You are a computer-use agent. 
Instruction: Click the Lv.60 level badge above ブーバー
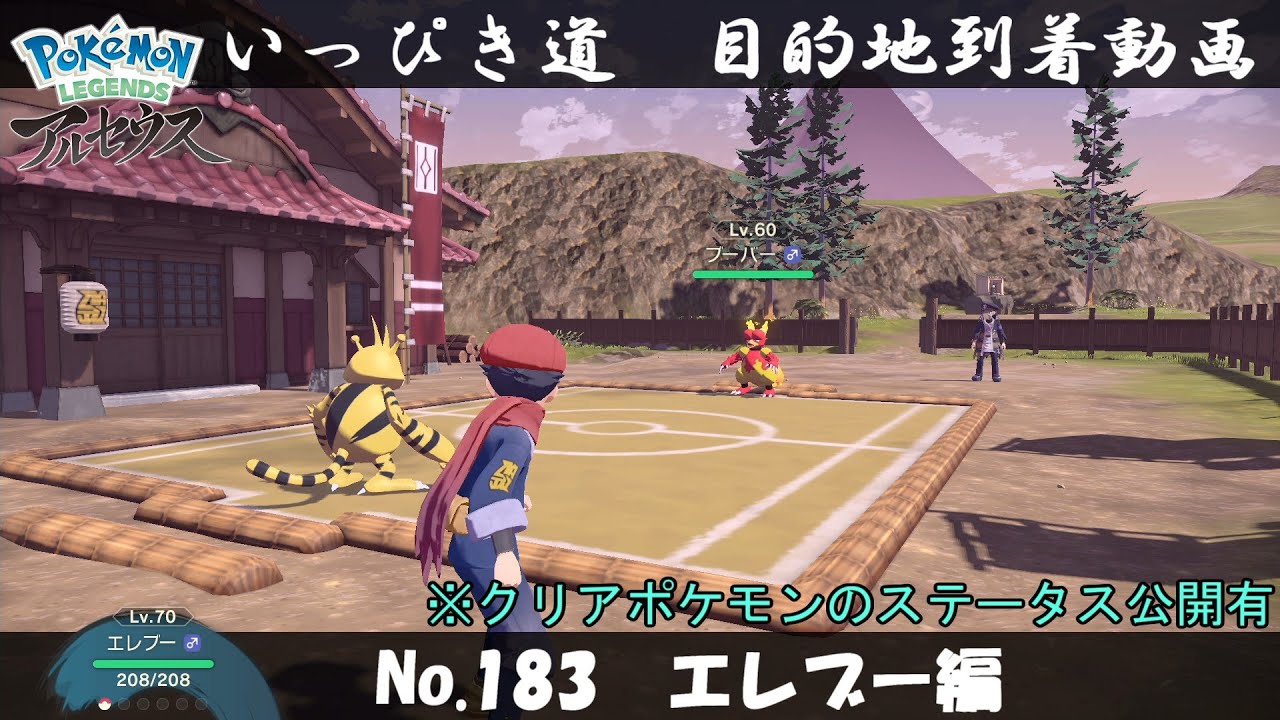pos(752,230)
